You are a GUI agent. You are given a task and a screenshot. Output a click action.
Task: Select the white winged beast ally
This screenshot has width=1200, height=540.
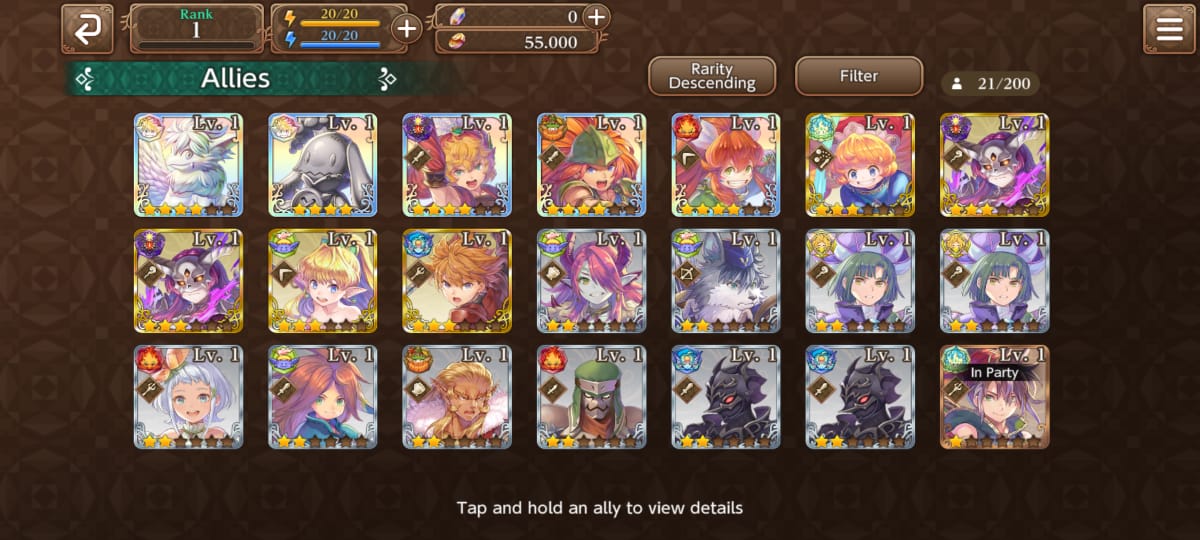pos(188,165)
